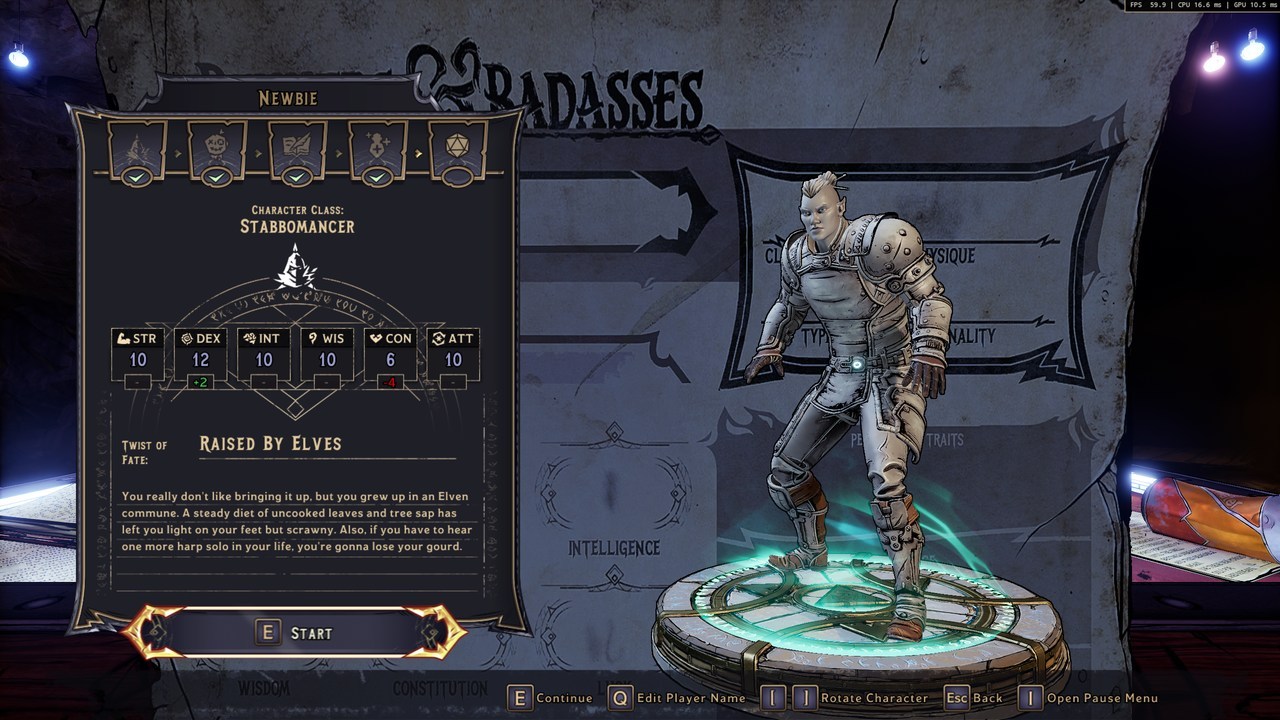The width and height of the screenshot is (1280, 720).
Task: Open Pause Menu from bottom bar
Action: (1088, 698)
